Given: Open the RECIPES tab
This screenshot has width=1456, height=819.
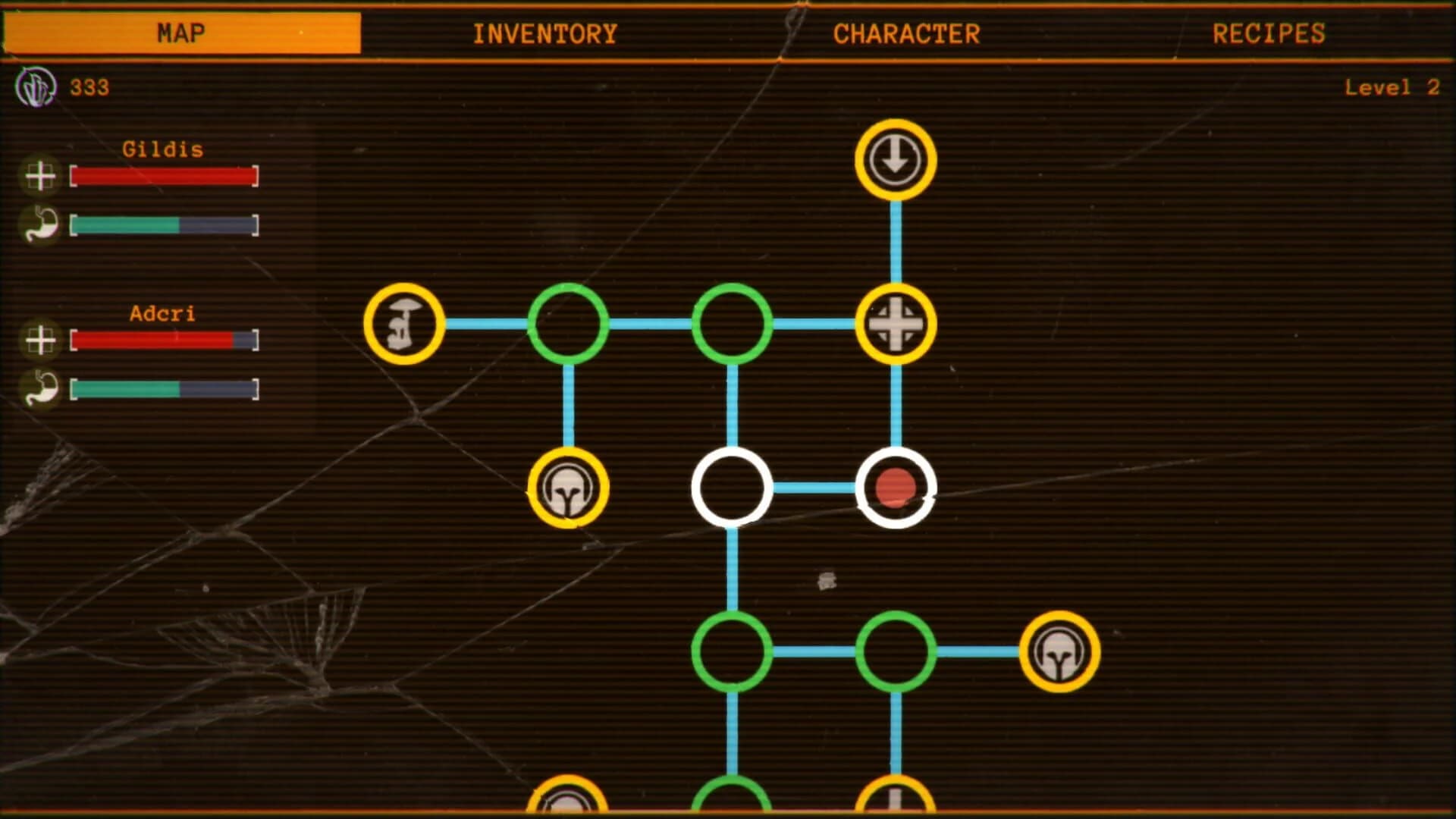Looking at the screenshot, I should 1270,33.
